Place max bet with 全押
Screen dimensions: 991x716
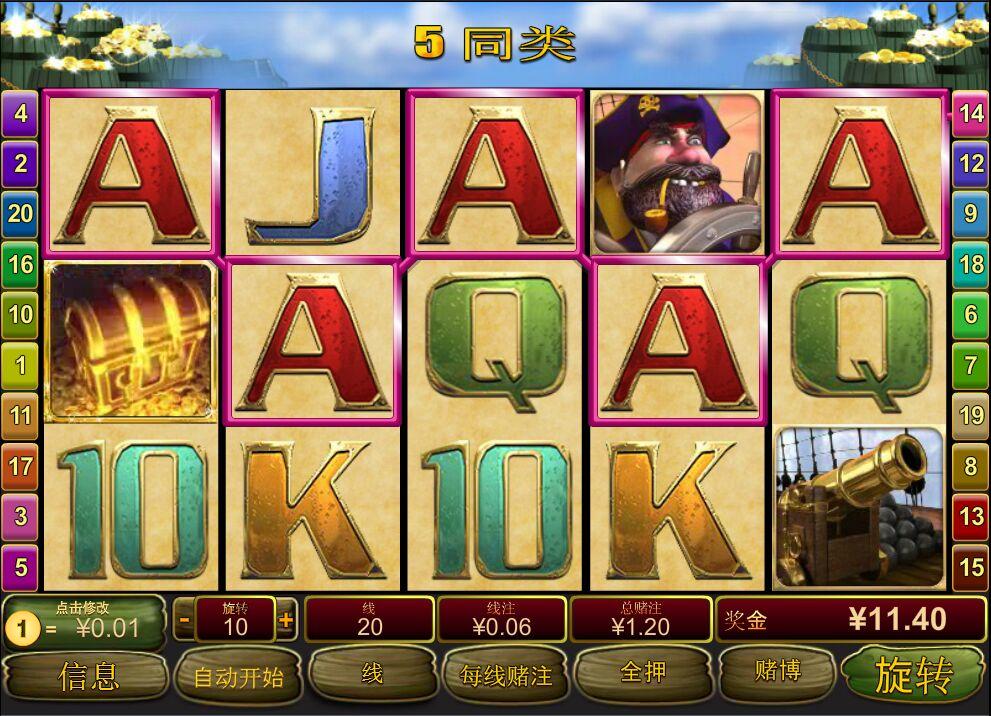click(x=642, y=673)
